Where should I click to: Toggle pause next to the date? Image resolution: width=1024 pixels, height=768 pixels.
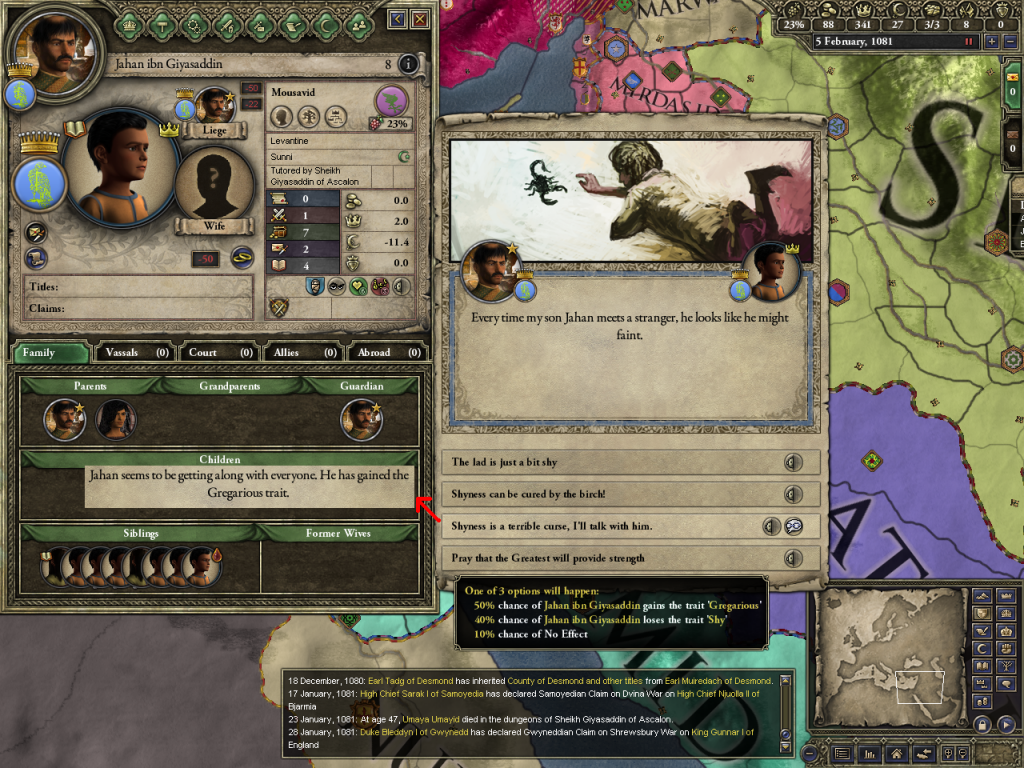[968, 42]
